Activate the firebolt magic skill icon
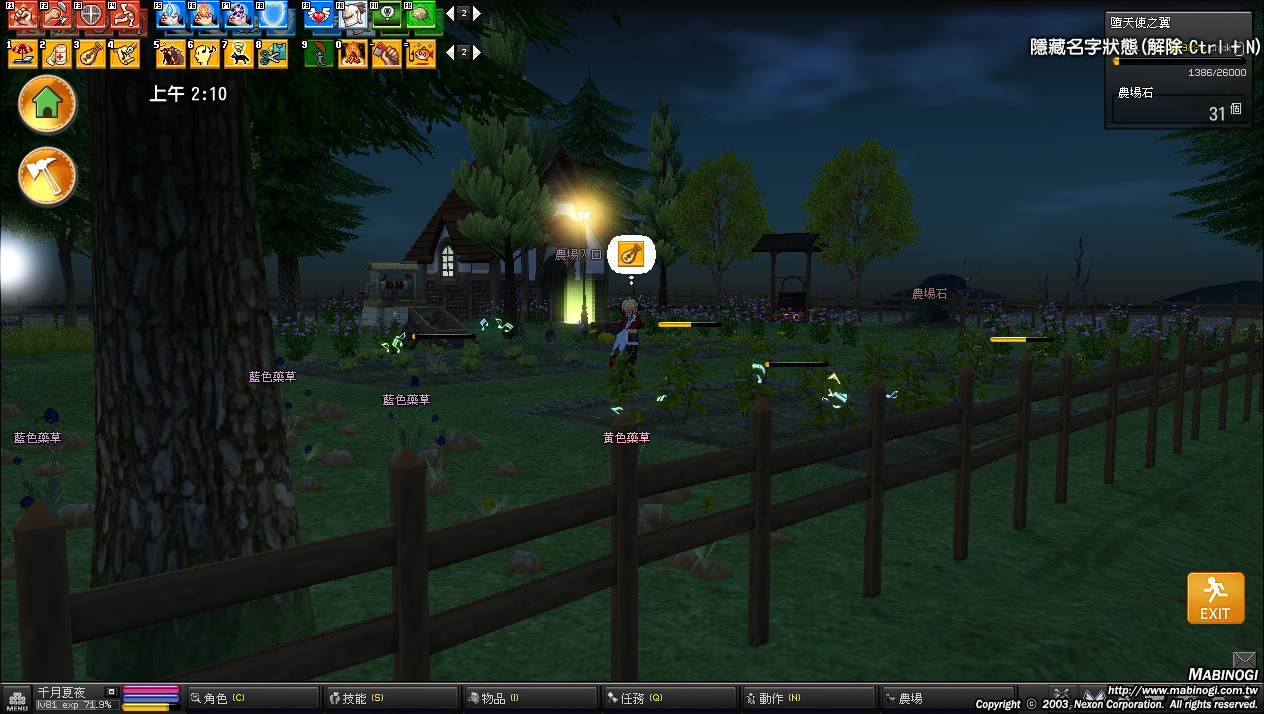The height and width of the screenshot is (714, 1264). pyautogui.click(x=205, y=16)
